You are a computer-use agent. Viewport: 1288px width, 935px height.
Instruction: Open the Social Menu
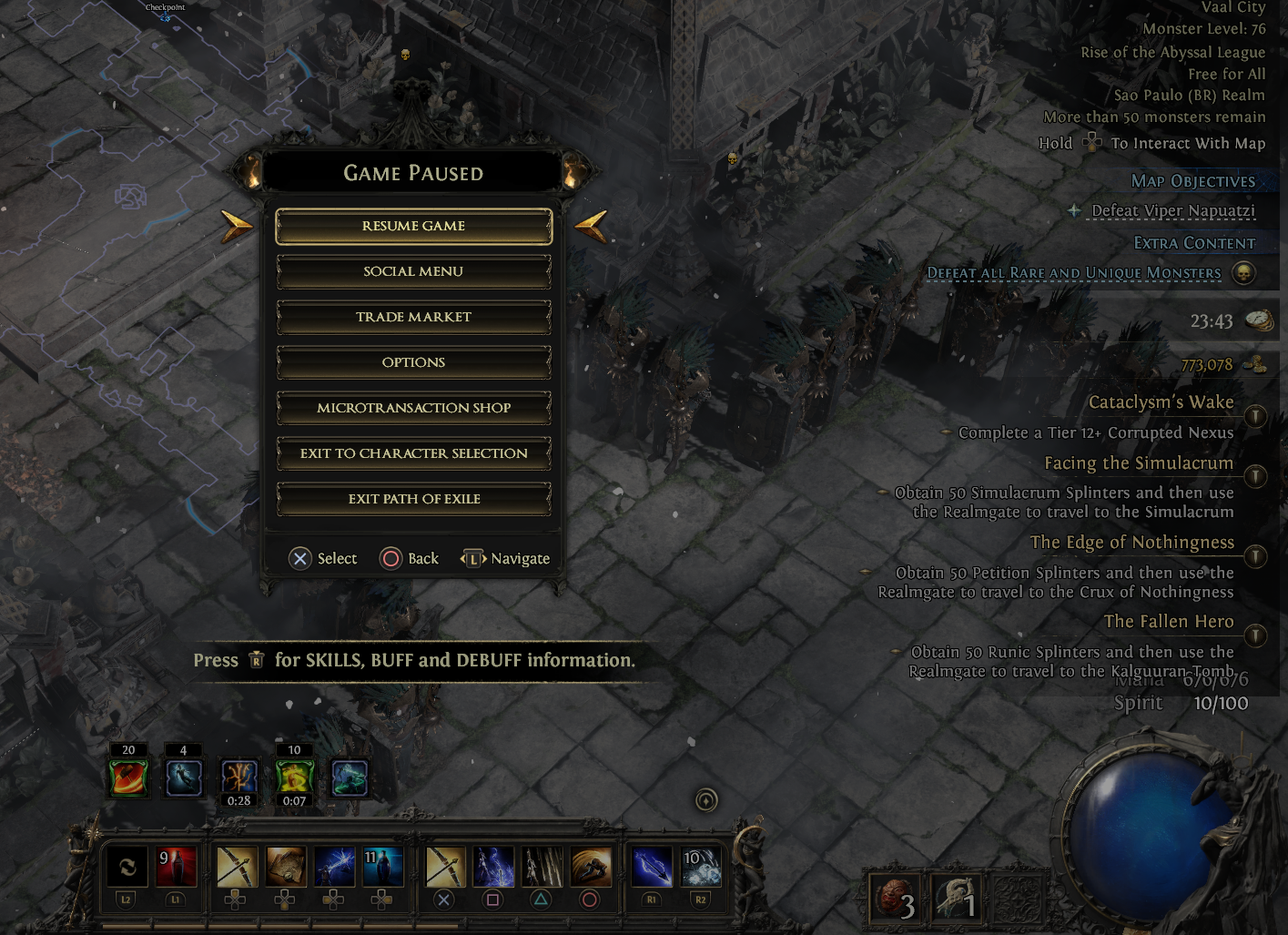click(x=413, y=271)
